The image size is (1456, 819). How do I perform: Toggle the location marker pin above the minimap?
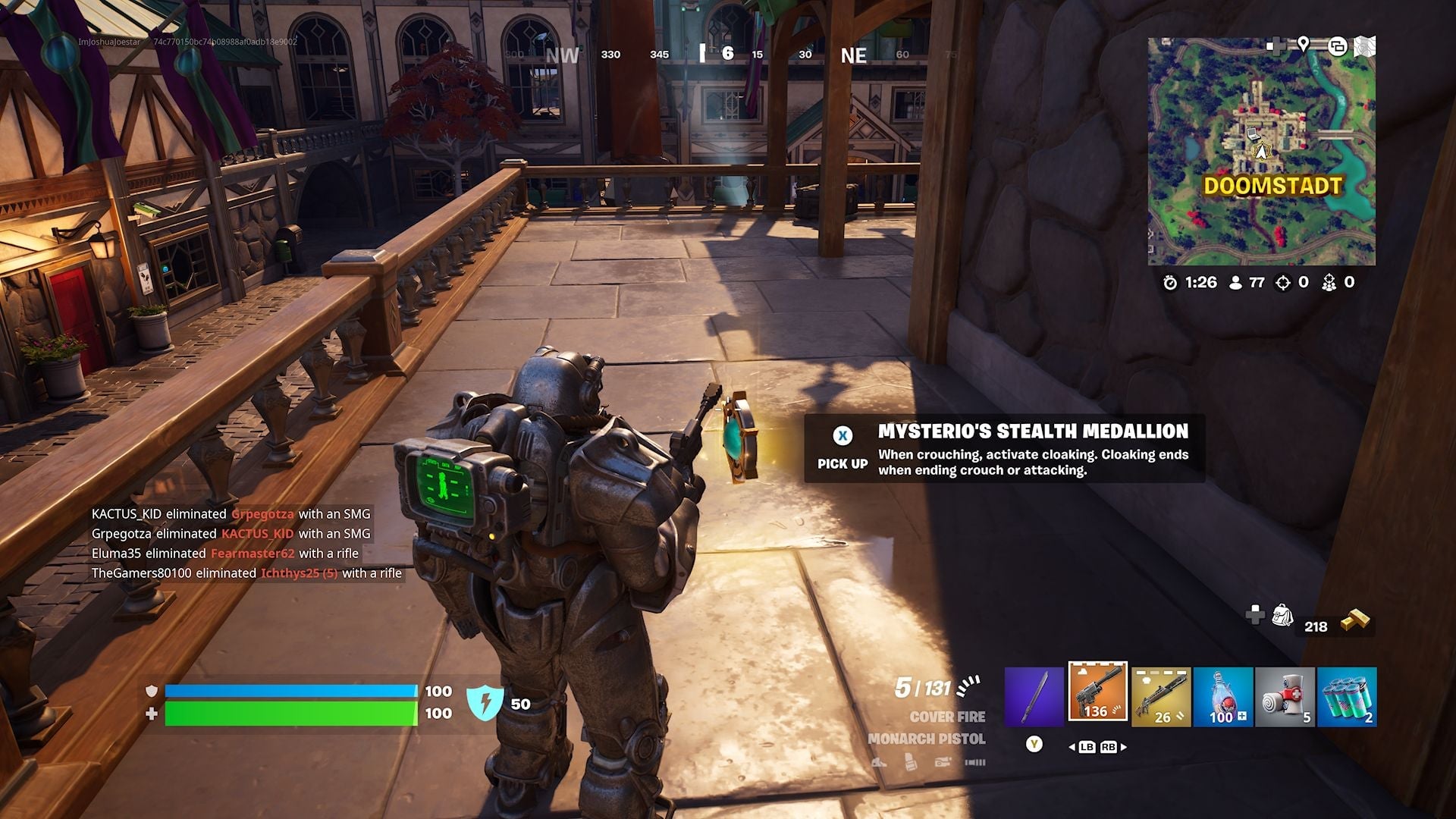[x=1303, y=45]
